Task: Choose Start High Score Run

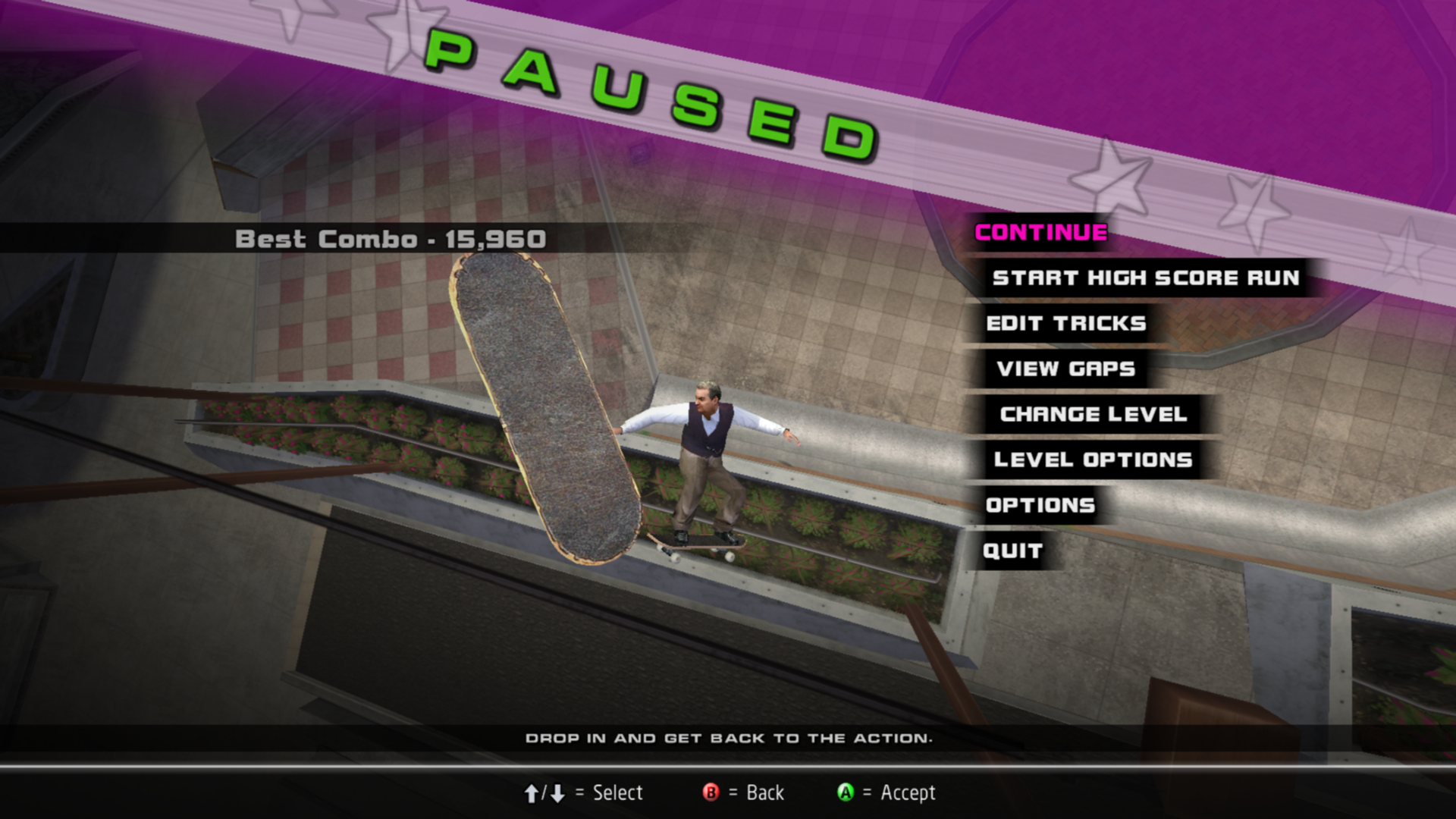Action: [1145, 278]
